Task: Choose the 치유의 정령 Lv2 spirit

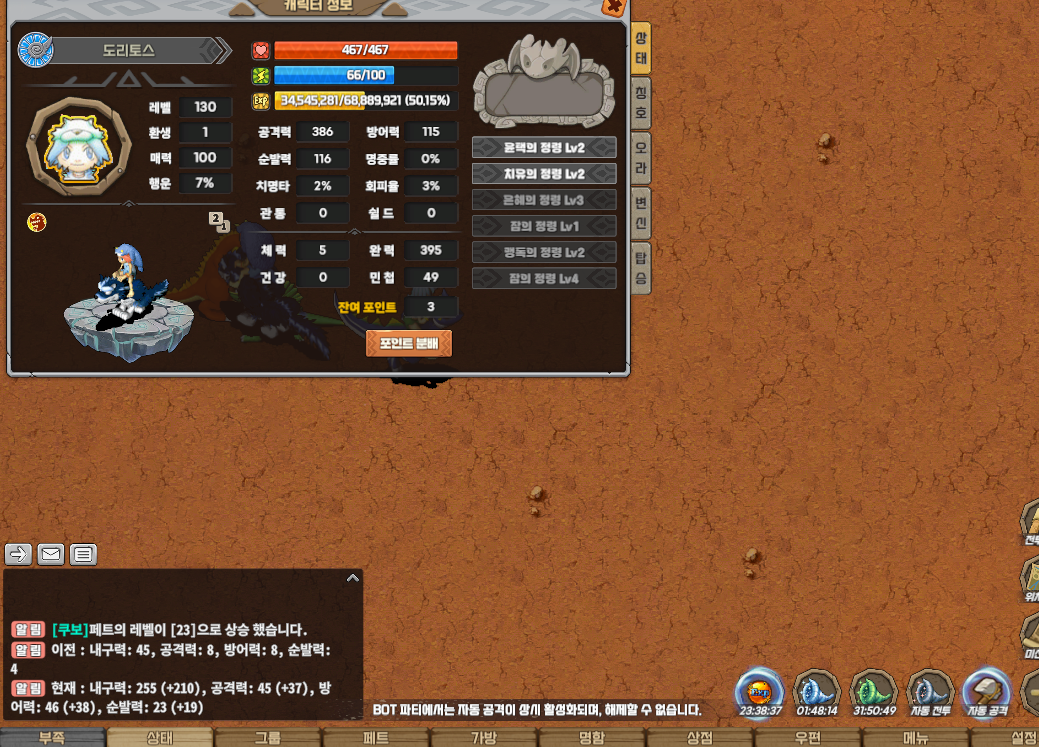Action: click(544, 174)
